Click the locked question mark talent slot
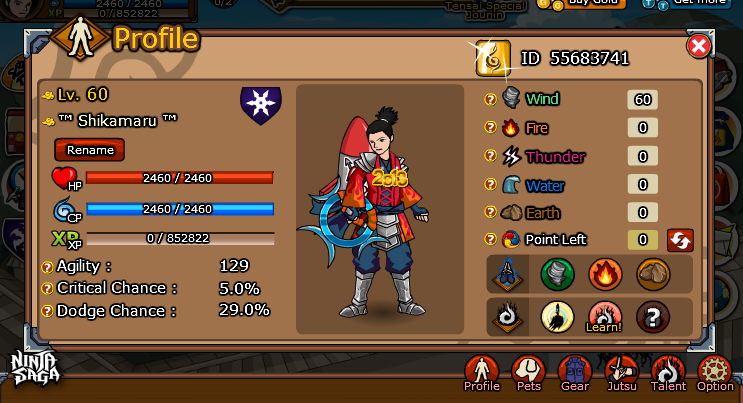 pyautogui.click(x=653, y=317)
